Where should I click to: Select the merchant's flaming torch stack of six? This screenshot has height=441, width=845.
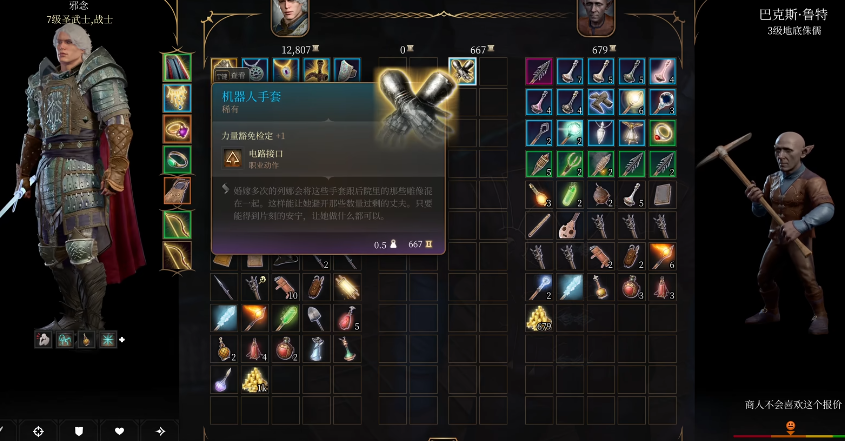(662, 256)
